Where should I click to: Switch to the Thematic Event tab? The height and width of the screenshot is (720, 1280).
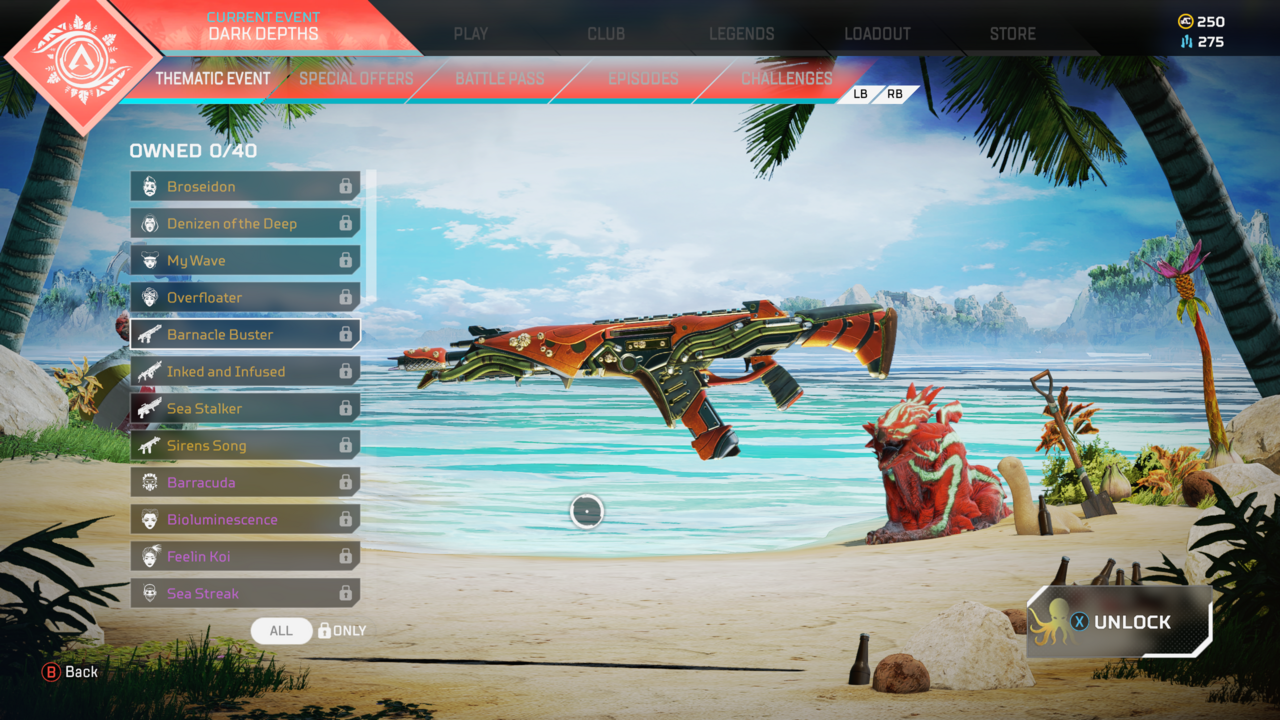point(212,78)
